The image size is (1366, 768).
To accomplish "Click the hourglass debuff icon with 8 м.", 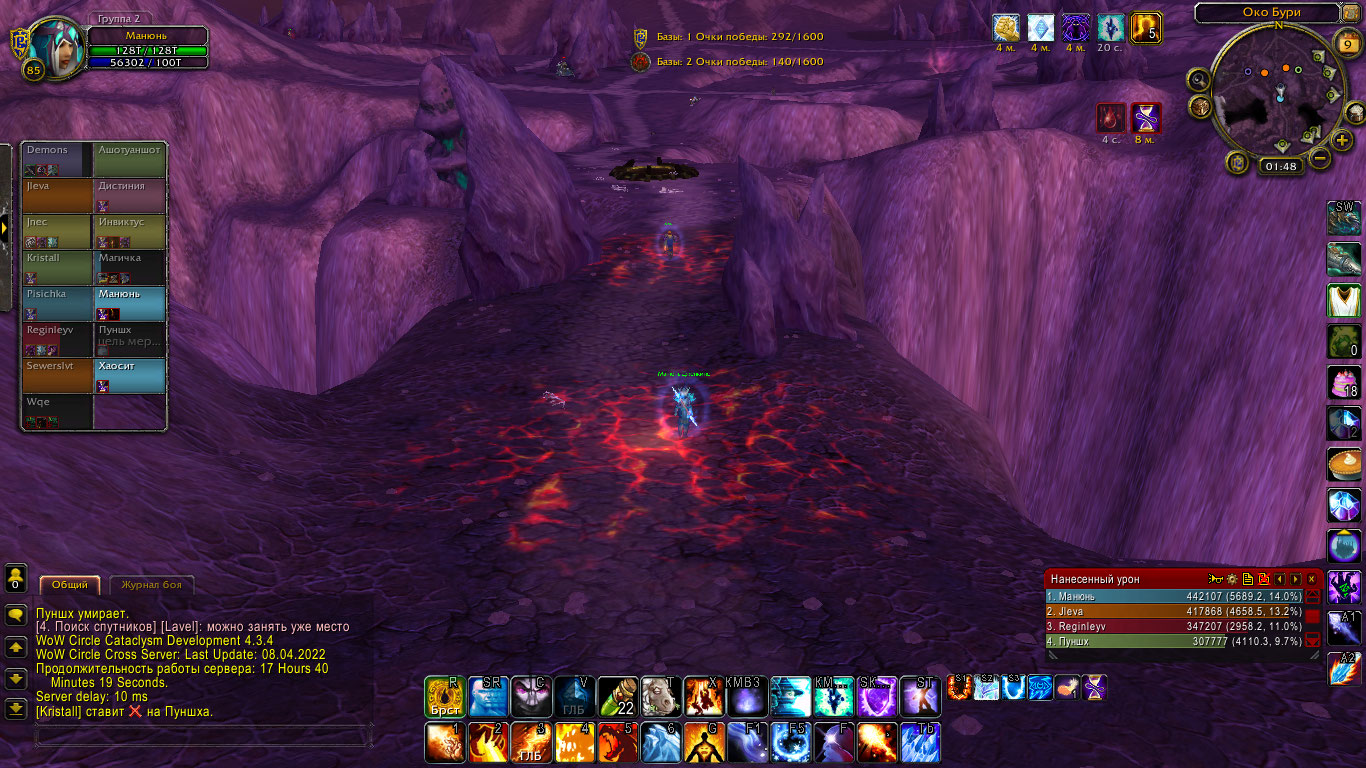I will [1146, 119].
